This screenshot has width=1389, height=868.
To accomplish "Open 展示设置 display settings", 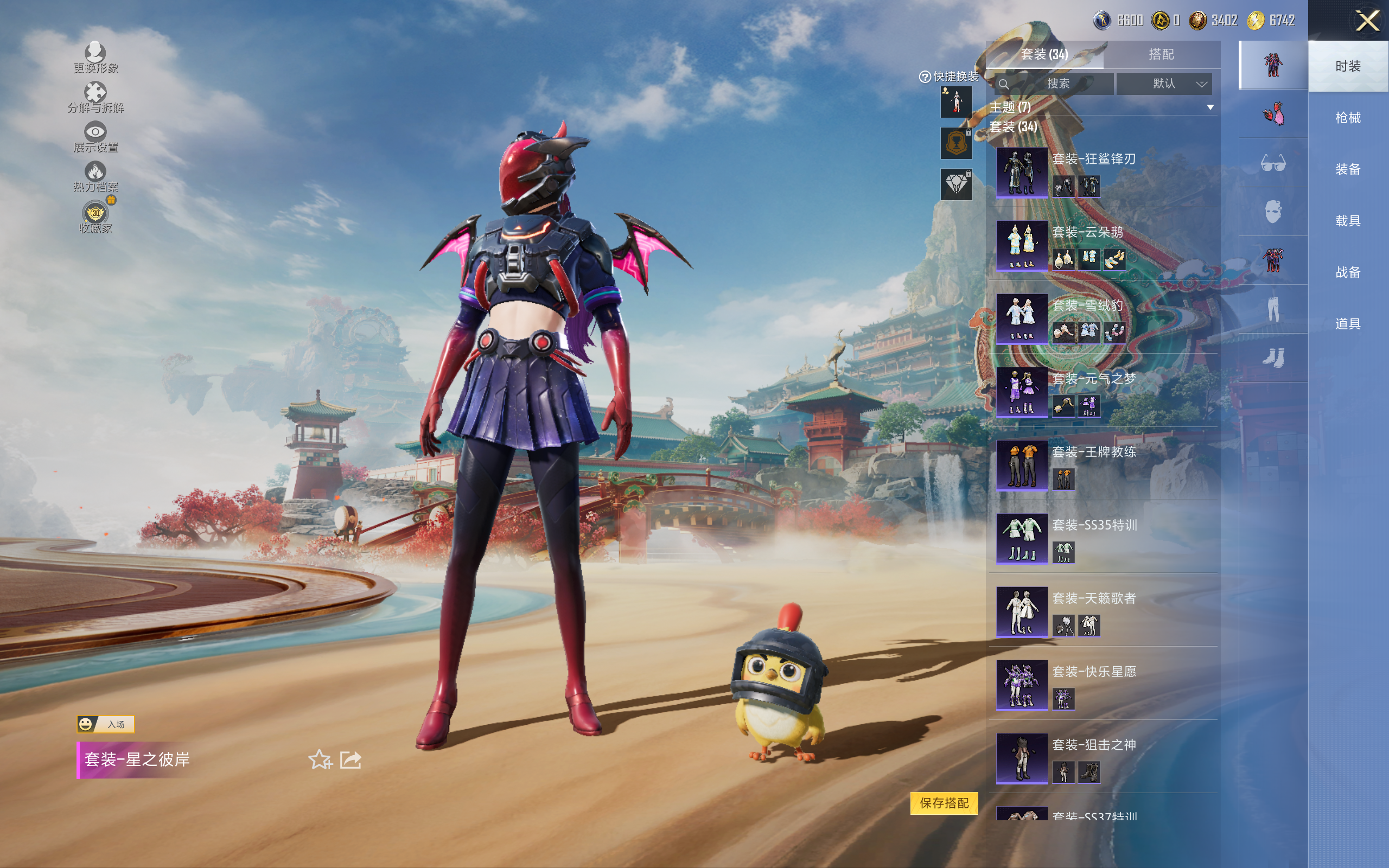I will coord(95,137).
